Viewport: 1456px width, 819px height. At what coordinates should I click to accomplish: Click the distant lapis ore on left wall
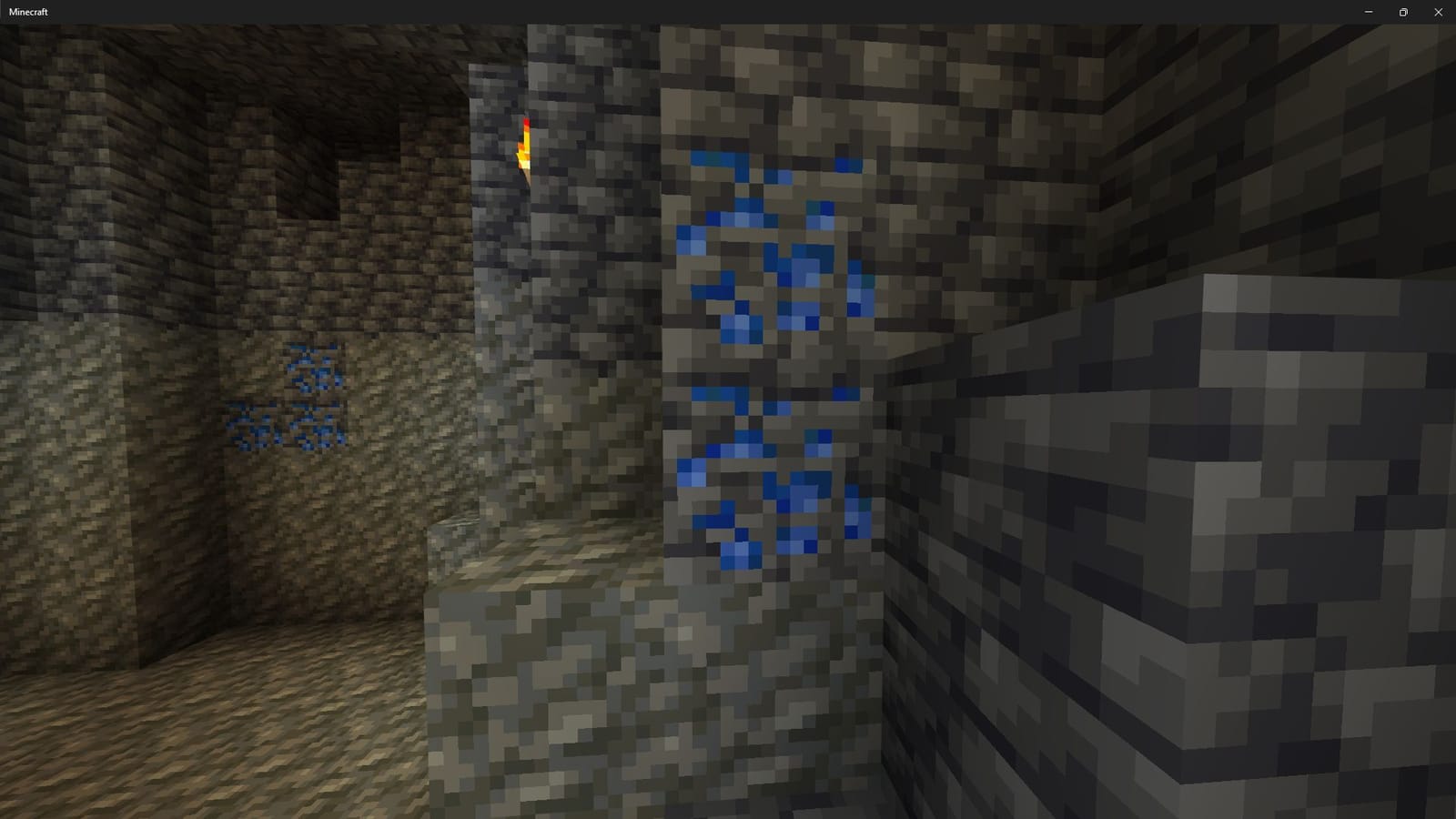[314, 364]
